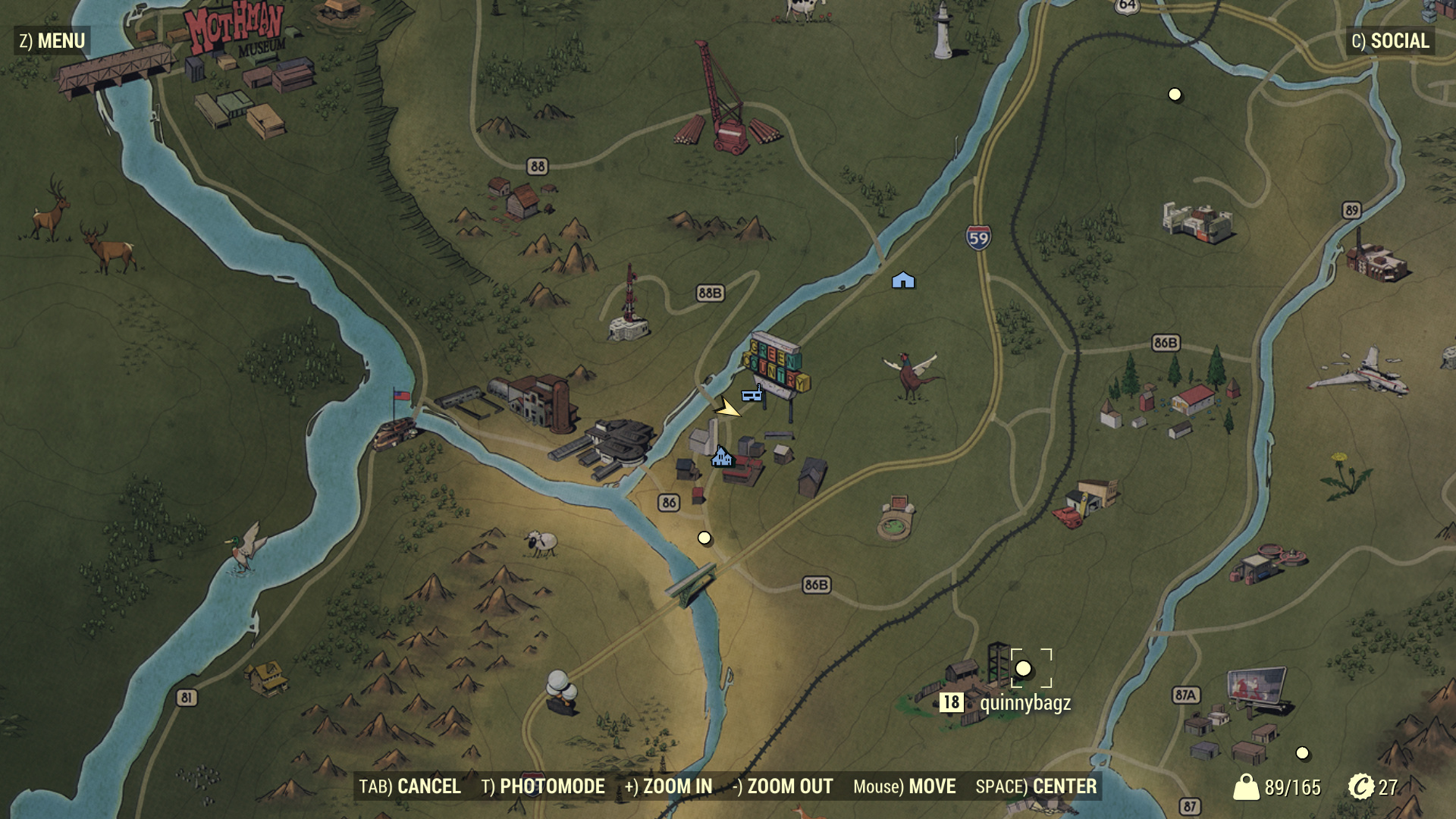This screenshot has height=819, width=1456.
Task: Open the Atoms currency counter
Action: [x=1373, y=787]
